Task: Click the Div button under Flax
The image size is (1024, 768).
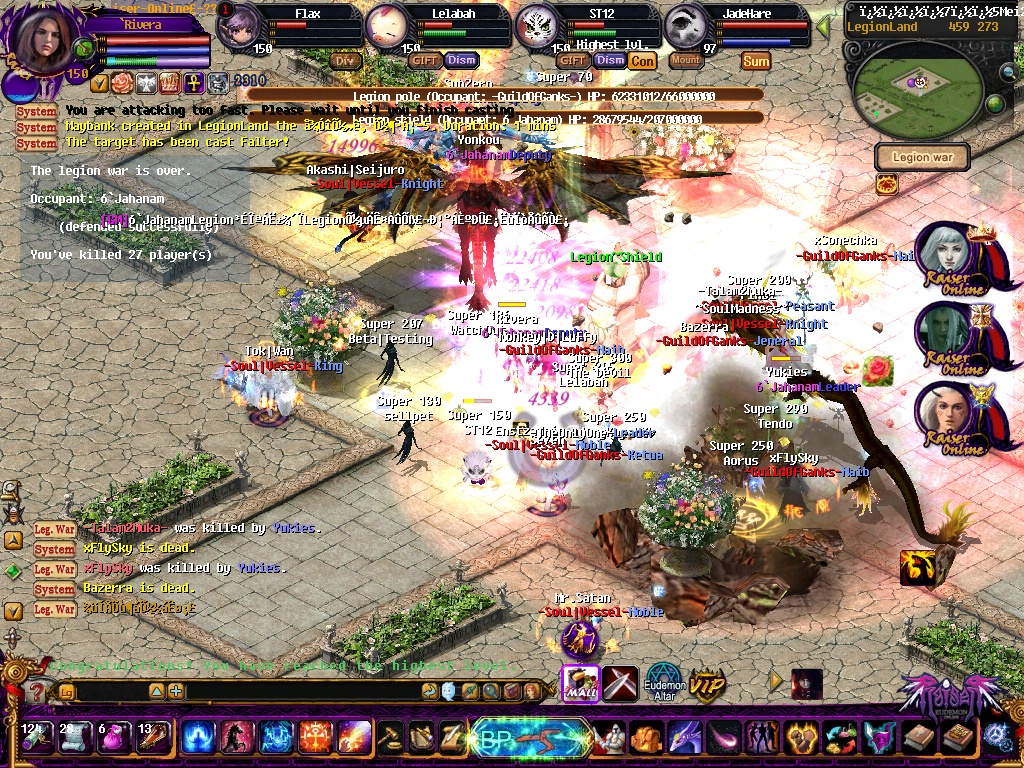Action: click(345, 60)
